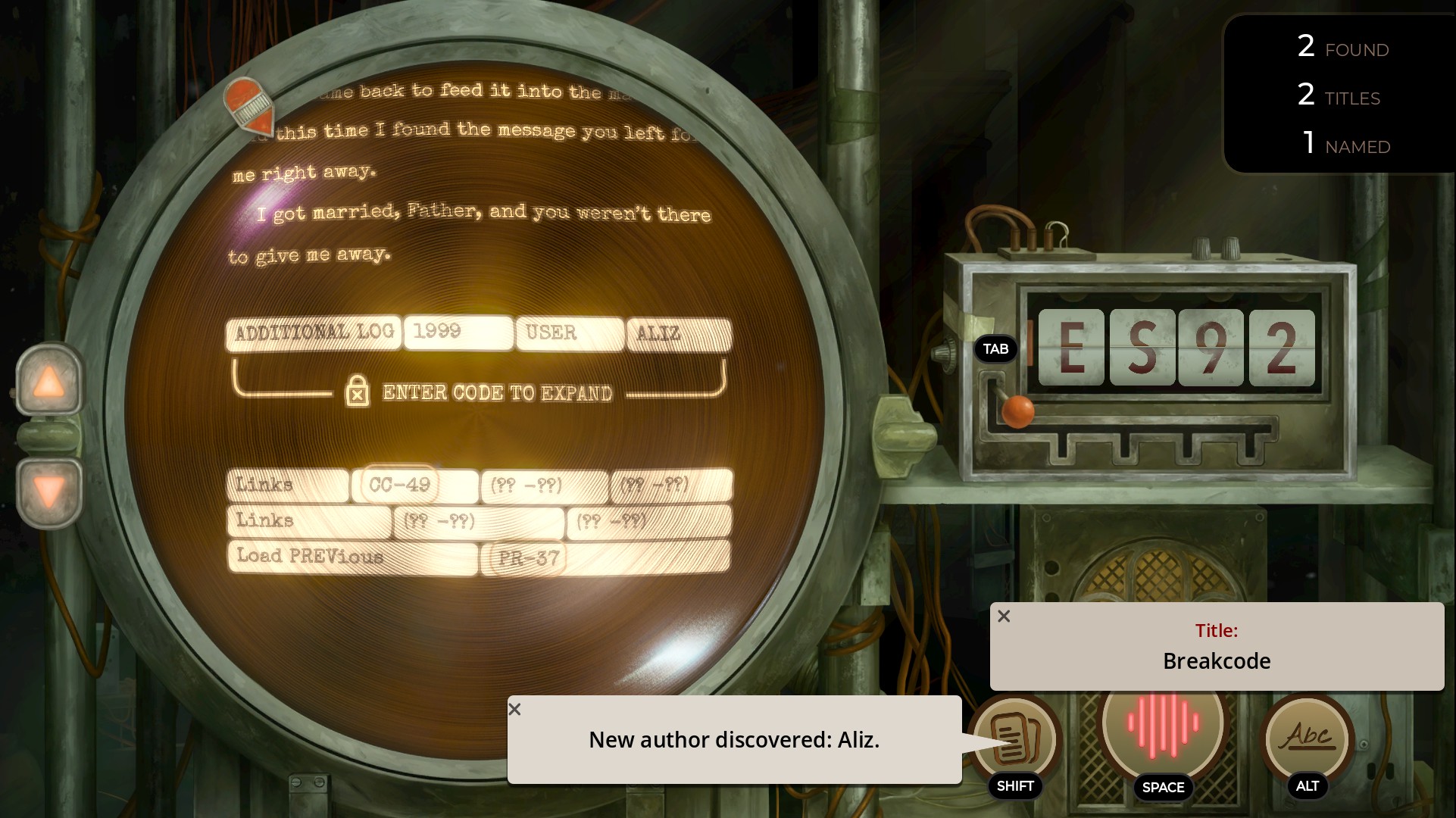
Task: Dismiss the new author discovered notification
Action: click(515, 710)
